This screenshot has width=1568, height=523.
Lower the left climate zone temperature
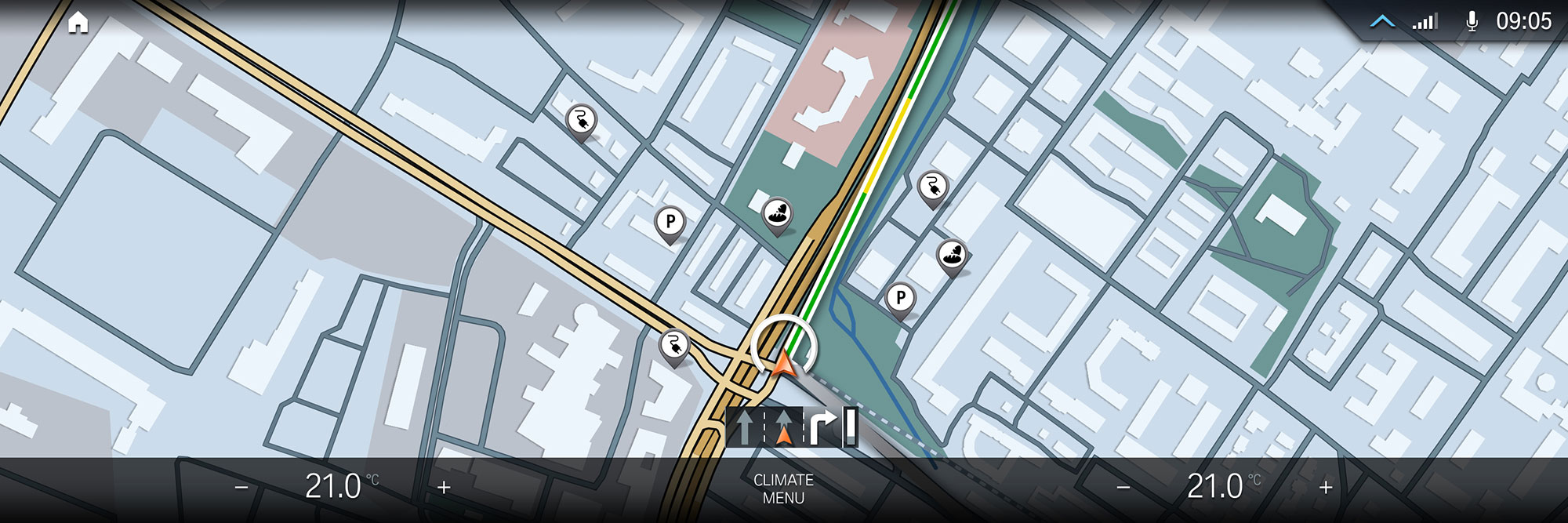[241, 488]
